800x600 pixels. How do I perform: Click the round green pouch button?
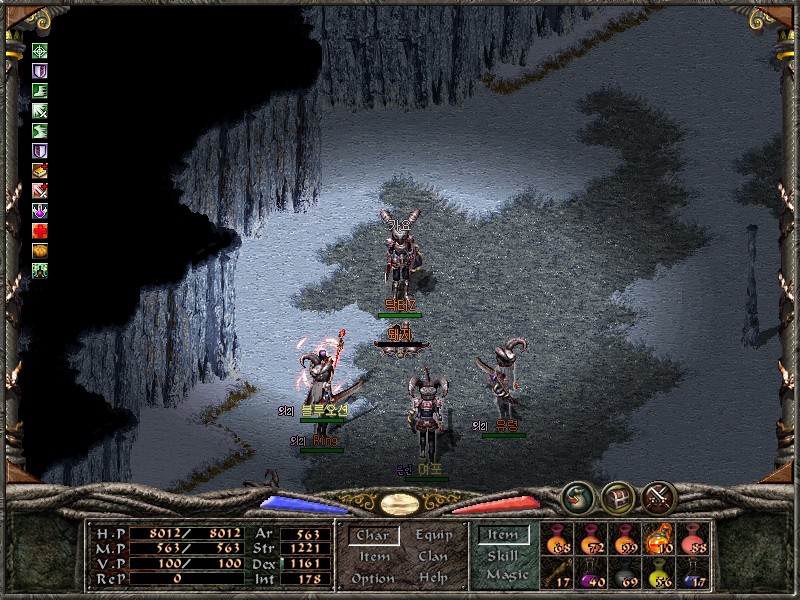[x=577, y=497]
